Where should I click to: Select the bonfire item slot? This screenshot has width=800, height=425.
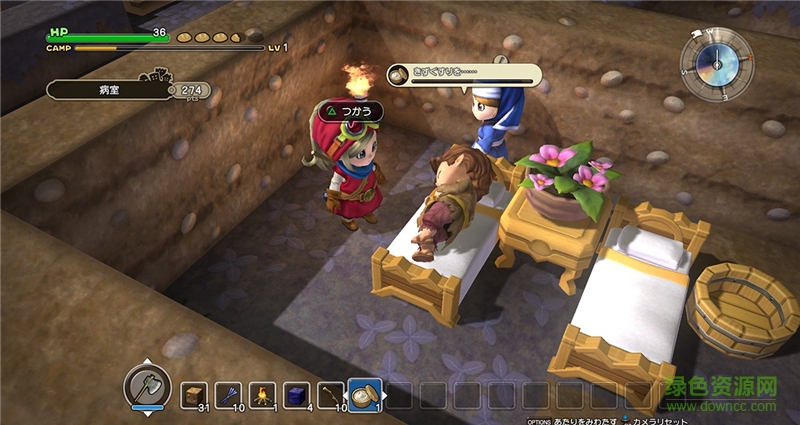point(262,395)
